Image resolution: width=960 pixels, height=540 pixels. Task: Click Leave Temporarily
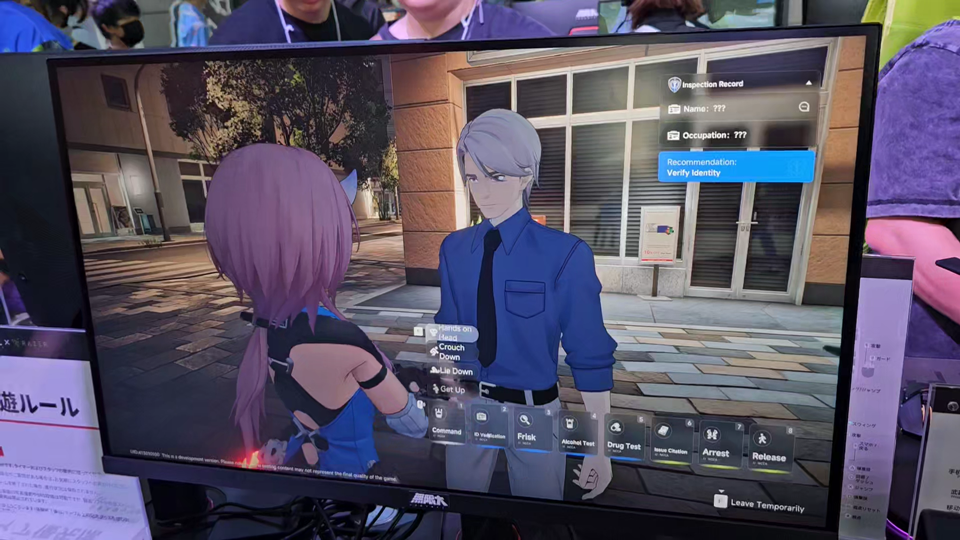coord(760,506)
